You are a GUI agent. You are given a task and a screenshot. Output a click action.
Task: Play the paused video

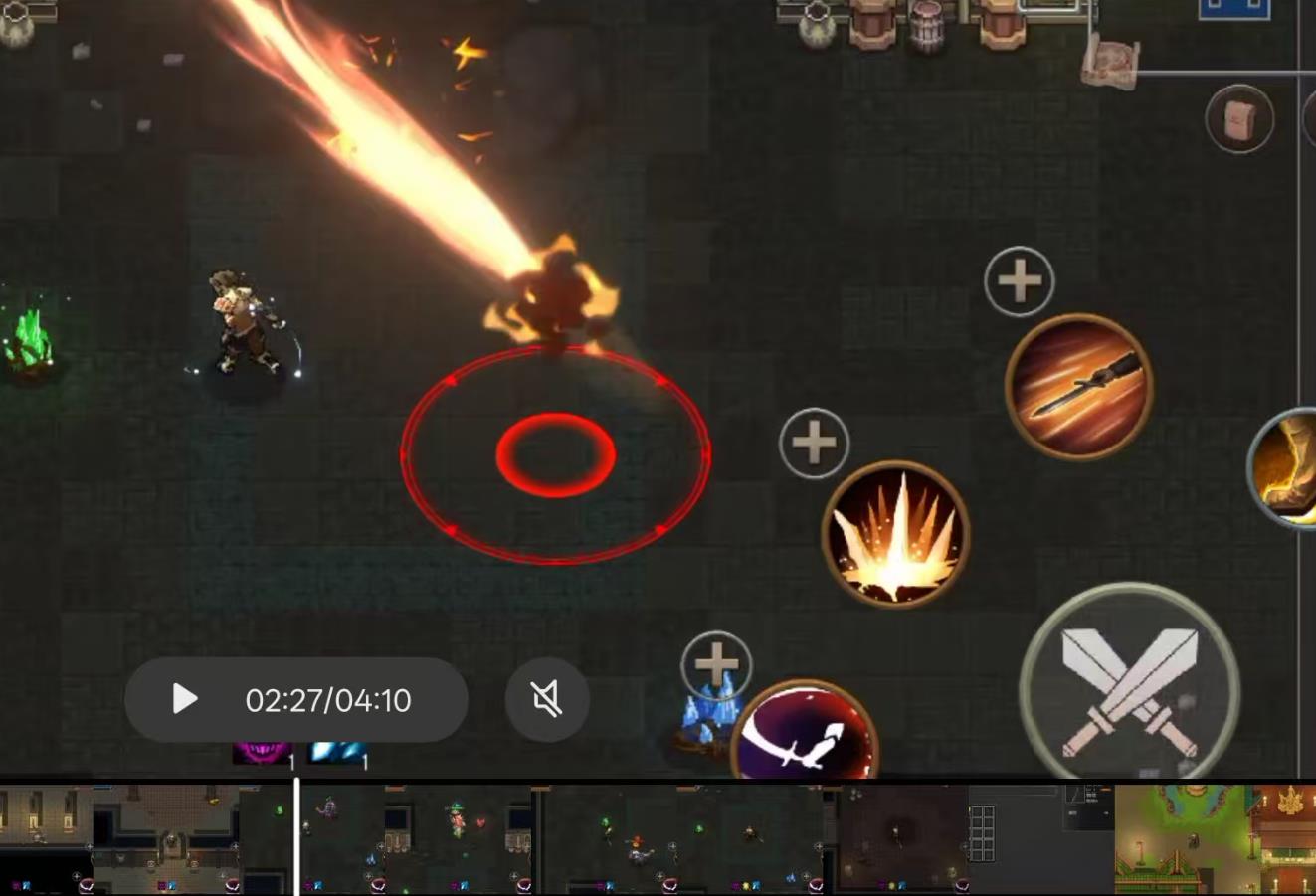(x=185, y=699)
